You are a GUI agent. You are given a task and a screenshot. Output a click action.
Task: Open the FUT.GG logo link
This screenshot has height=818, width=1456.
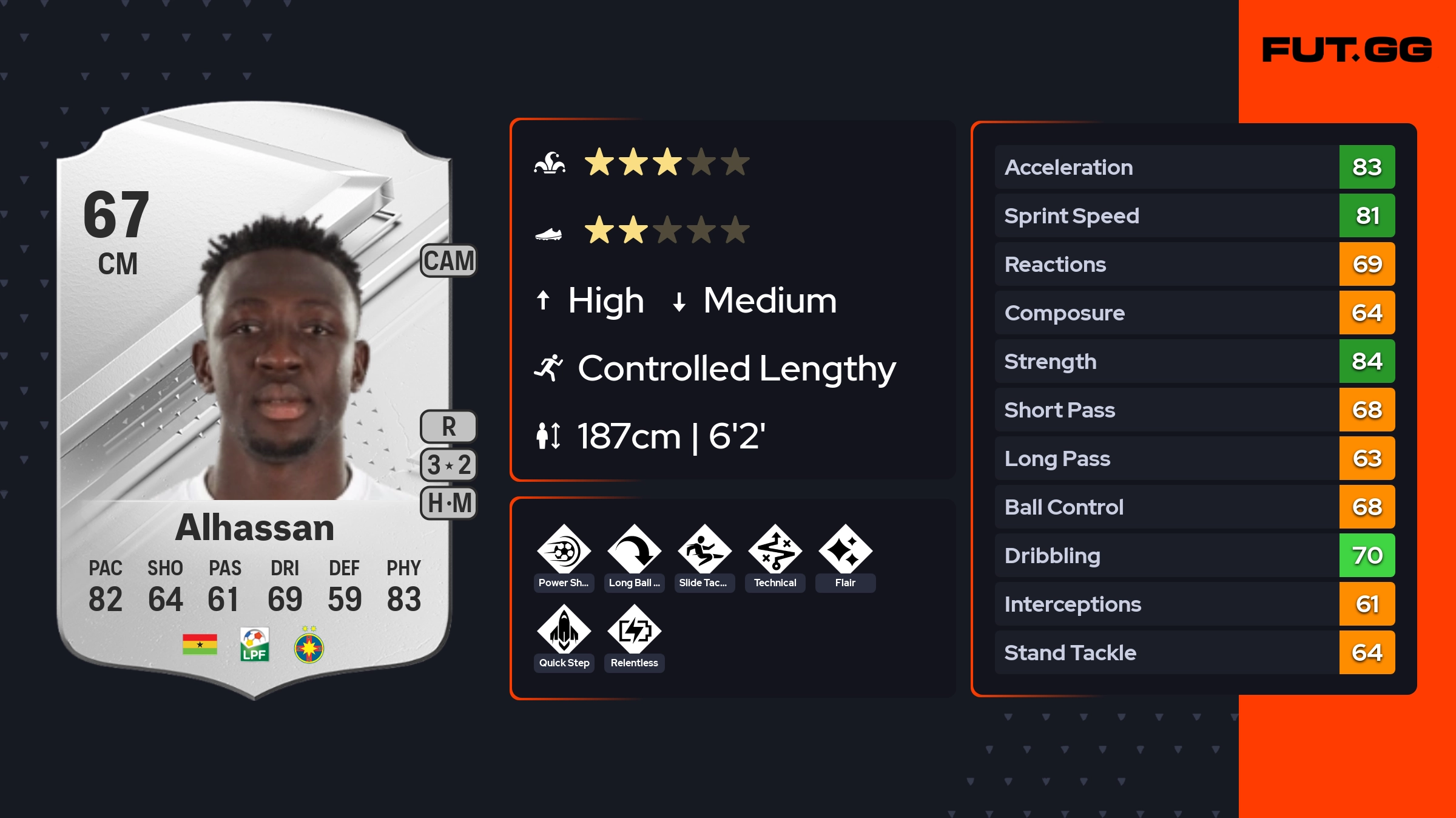point(1347,50)
